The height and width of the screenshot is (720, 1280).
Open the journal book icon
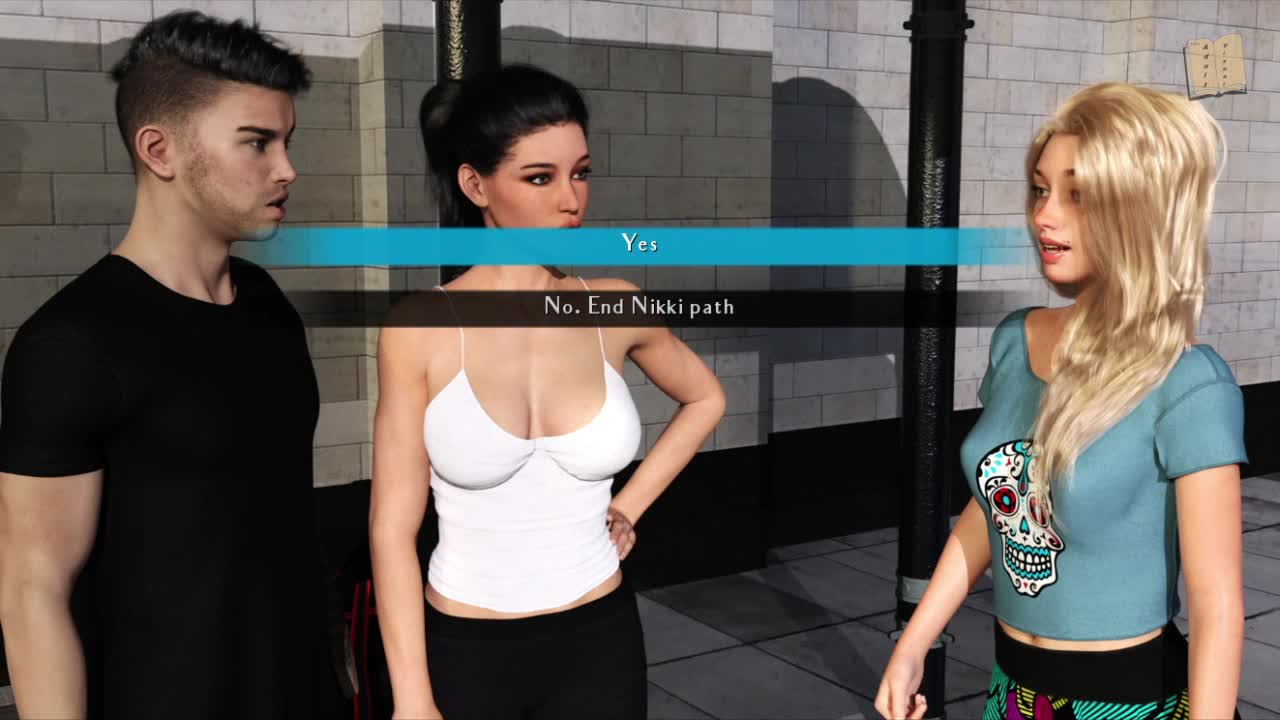(1214, 66)
